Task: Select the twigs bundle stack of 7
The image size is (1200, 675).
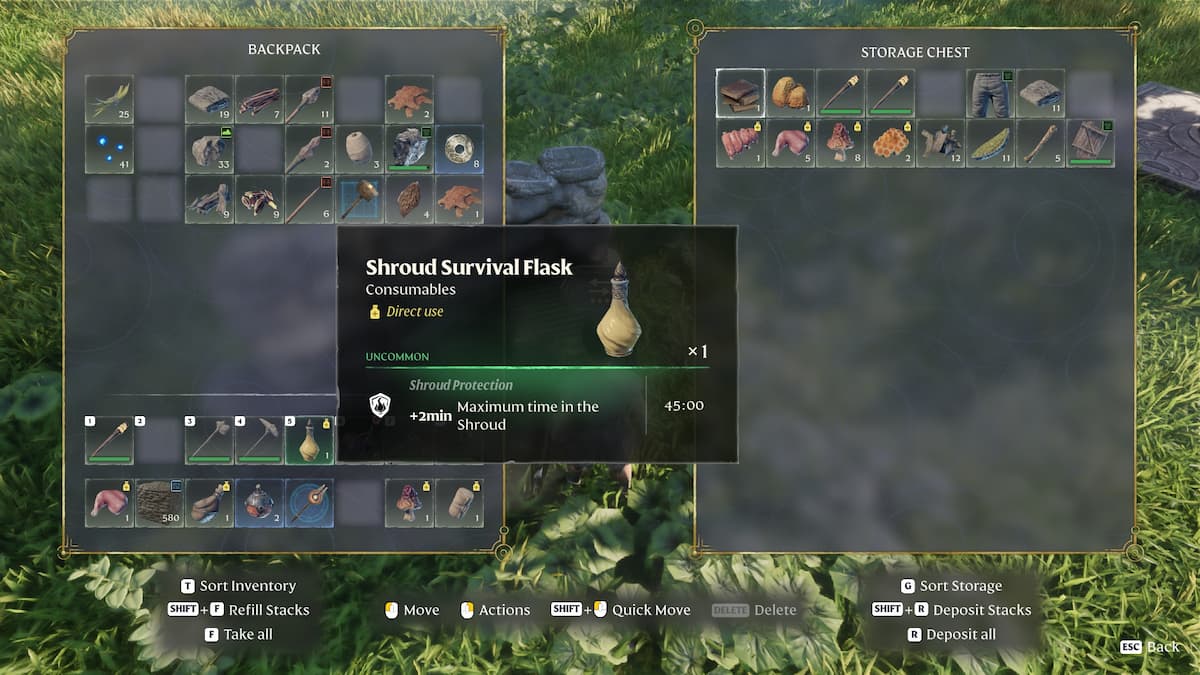Action: pyautogui.click(x=259, y=99)
